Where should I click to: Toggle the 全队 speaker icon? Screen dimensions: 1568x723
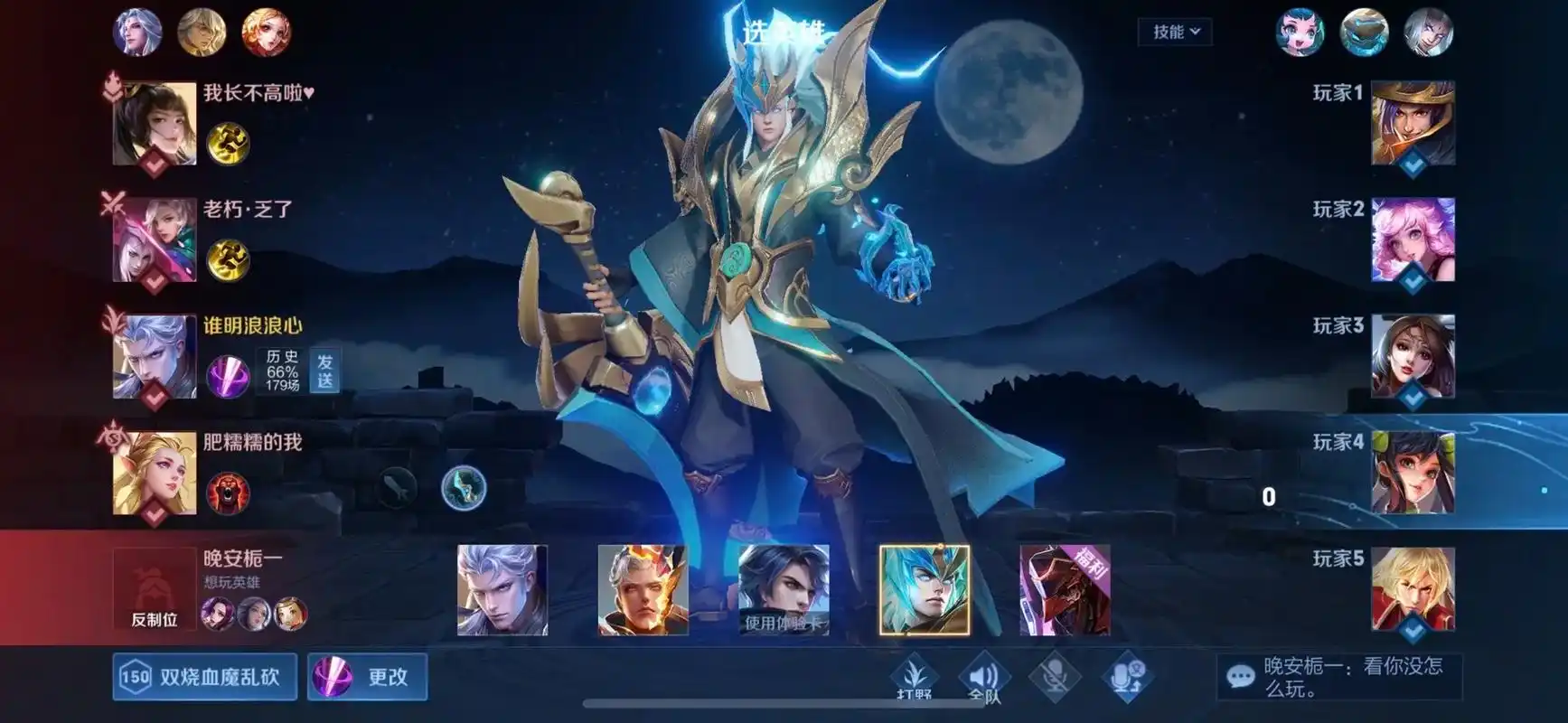[x=984, y=677]
